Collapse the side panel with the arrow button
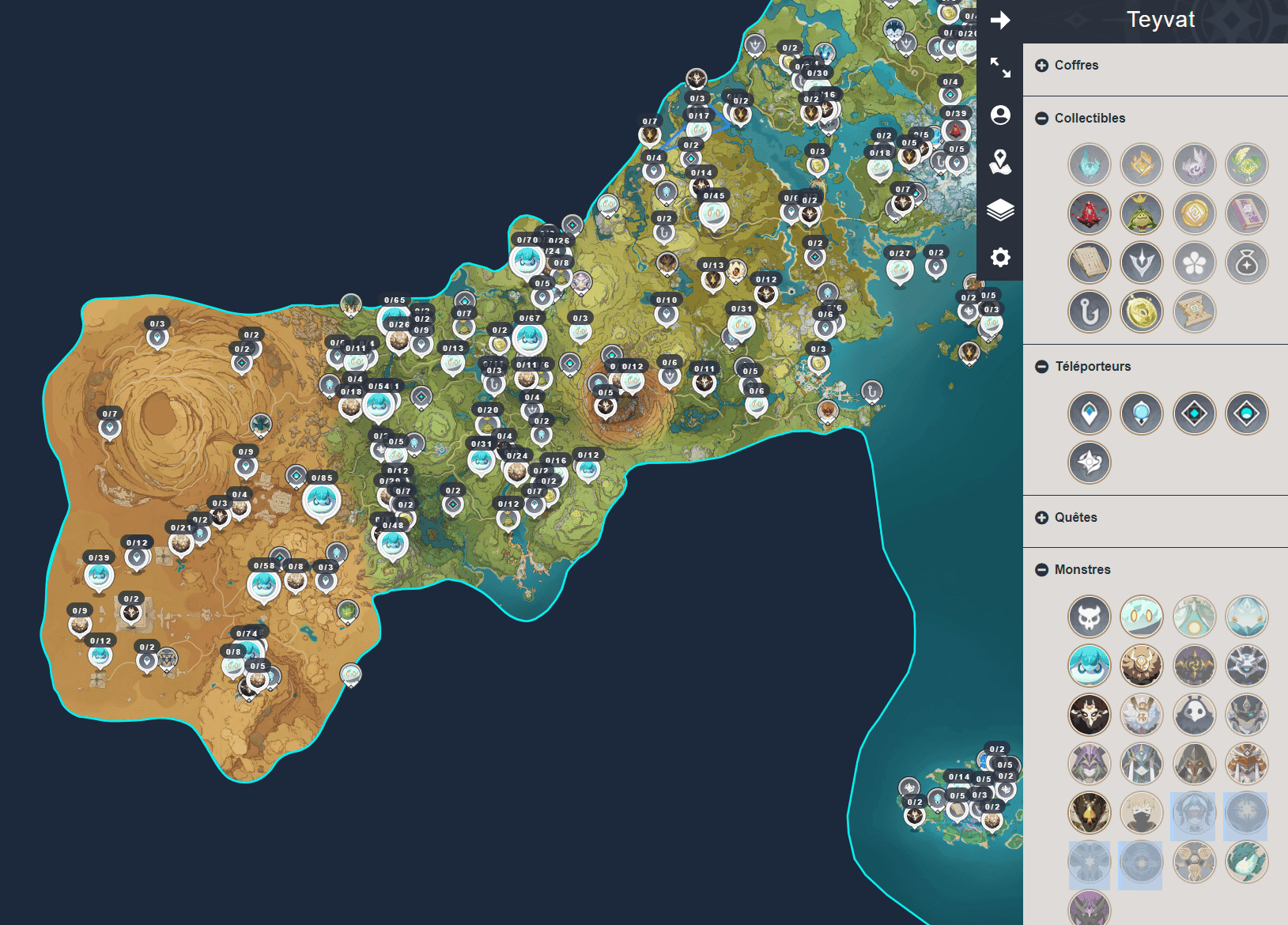The height and width of the screenshot is (925, 1288). [1000, 21]
